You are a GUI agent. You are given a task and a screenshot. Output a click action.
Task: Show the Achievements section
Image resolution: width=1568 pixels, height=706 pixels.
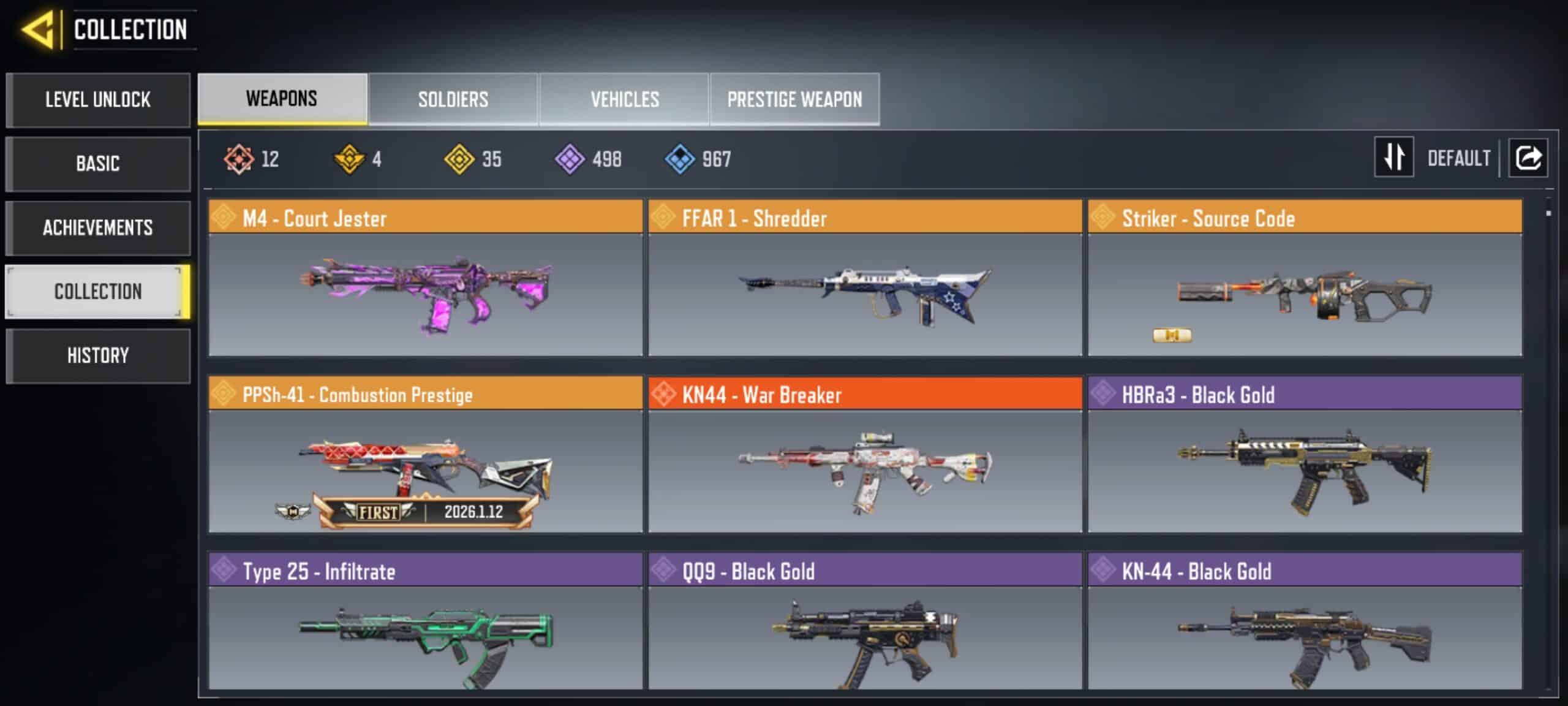coord(98,228)
